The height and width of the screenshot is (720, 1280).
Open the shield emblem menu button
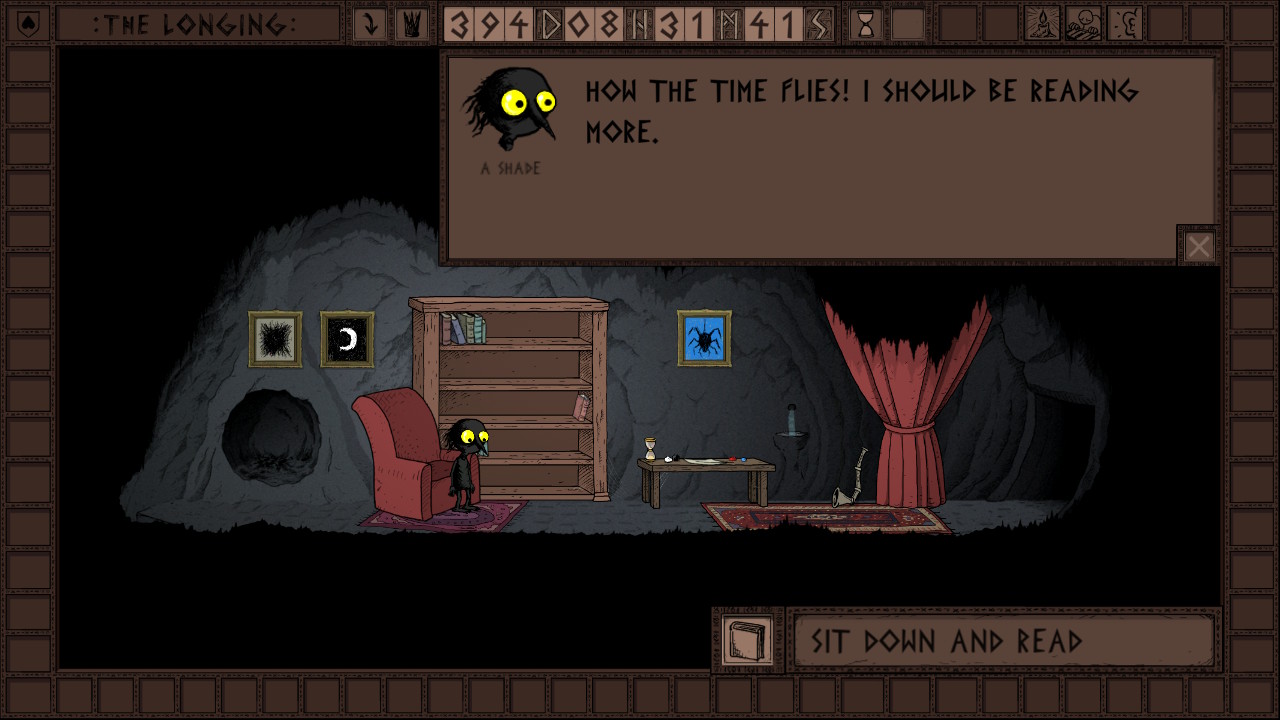pos(27,24)
